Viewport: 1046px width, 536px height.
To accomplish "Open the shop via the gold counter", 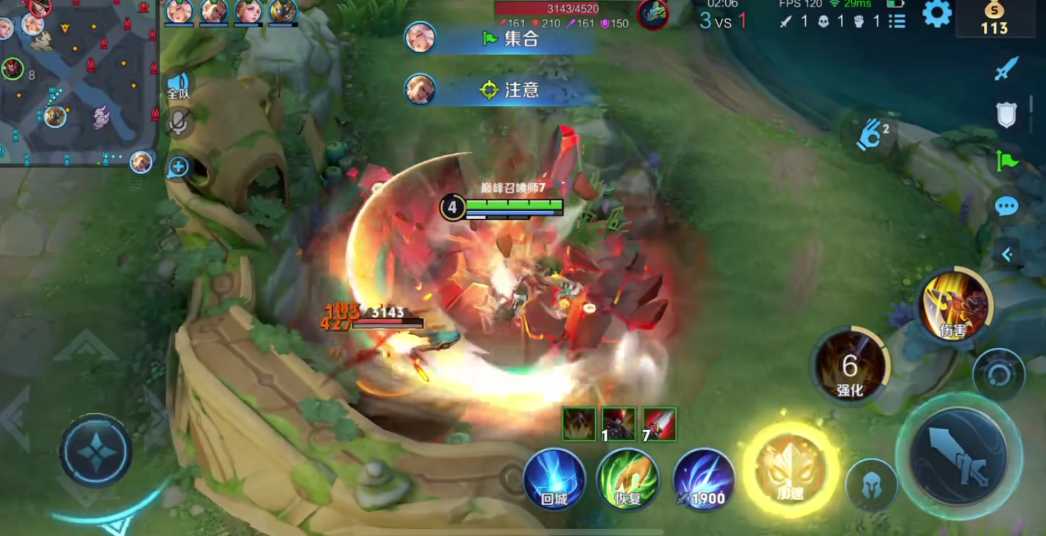I will tap(994, 18).
